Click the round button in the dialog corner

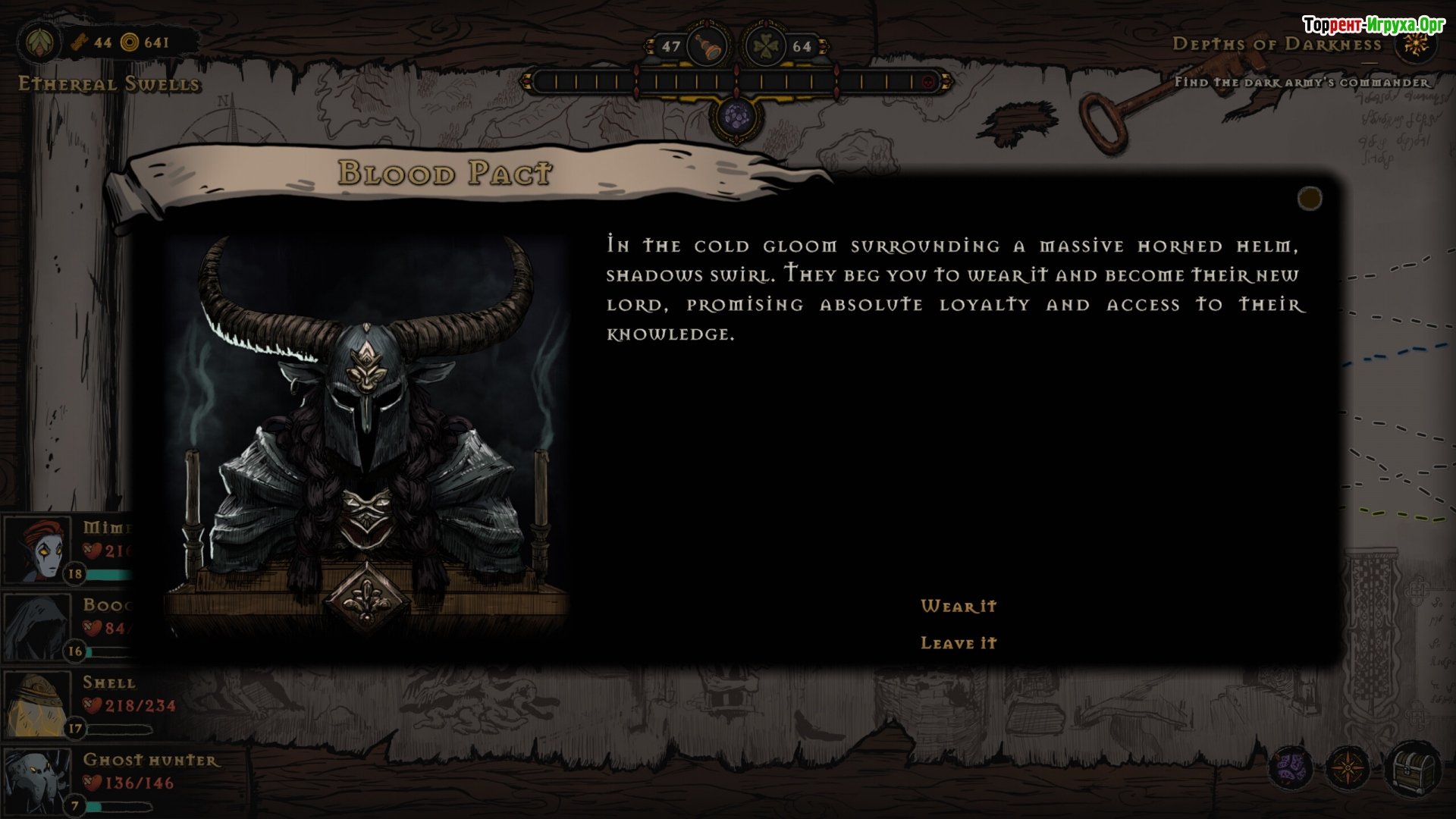[x=1310, y=199]
